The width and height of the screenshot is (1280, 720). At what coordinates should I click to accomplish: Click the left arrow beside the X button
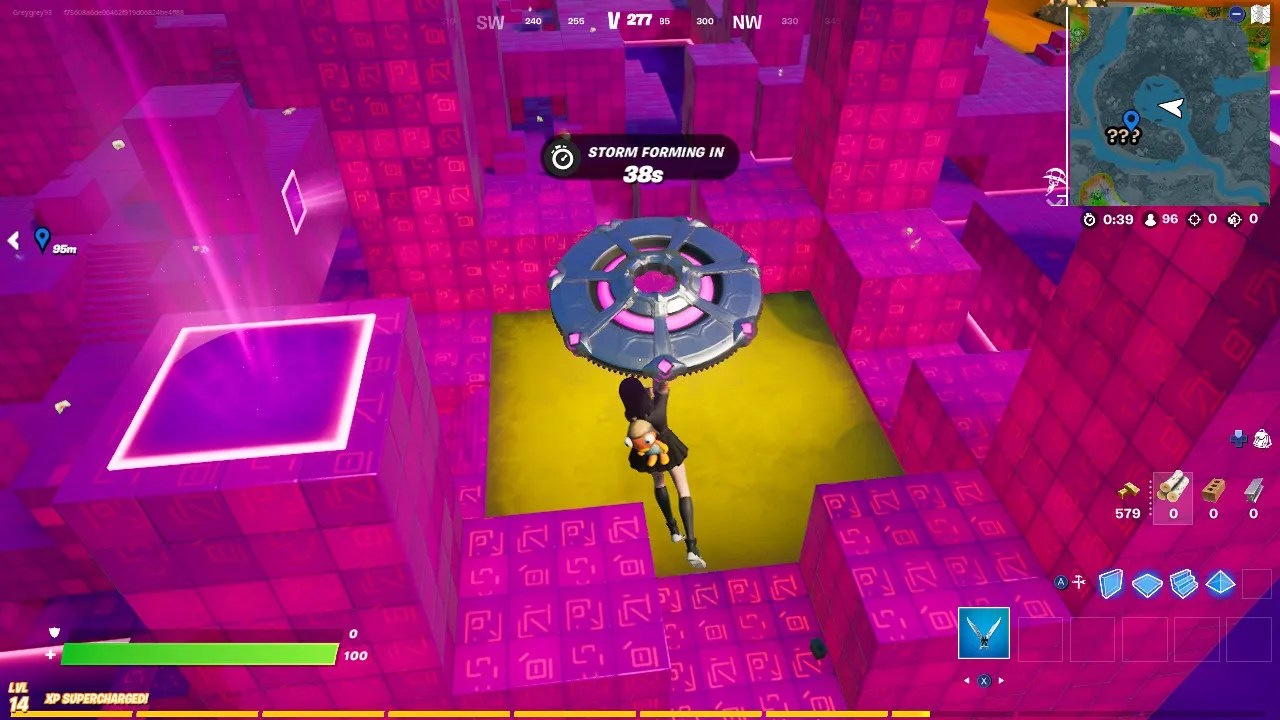965,680
